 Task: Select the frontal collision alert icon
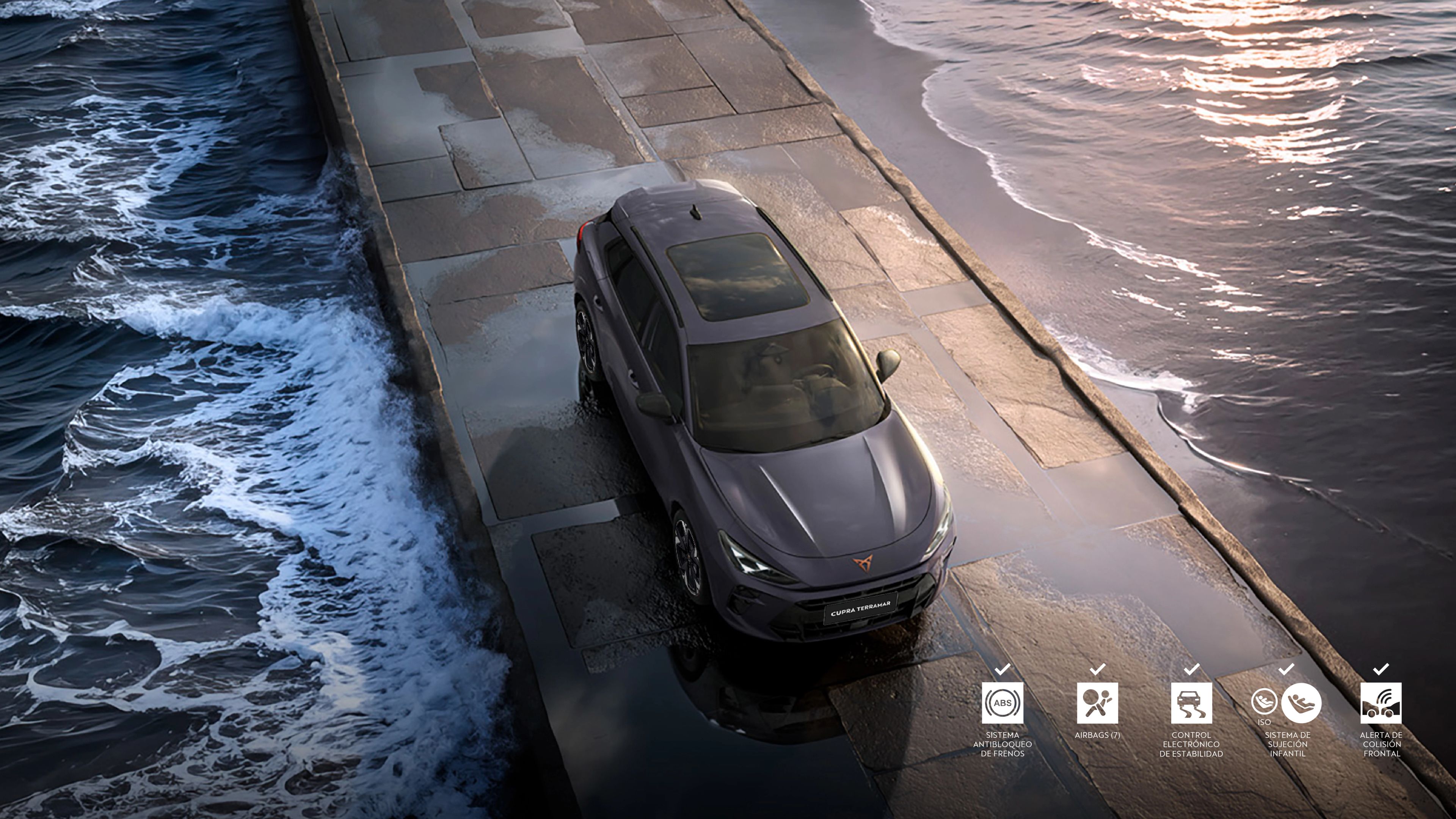click(x=1381, y=703)
